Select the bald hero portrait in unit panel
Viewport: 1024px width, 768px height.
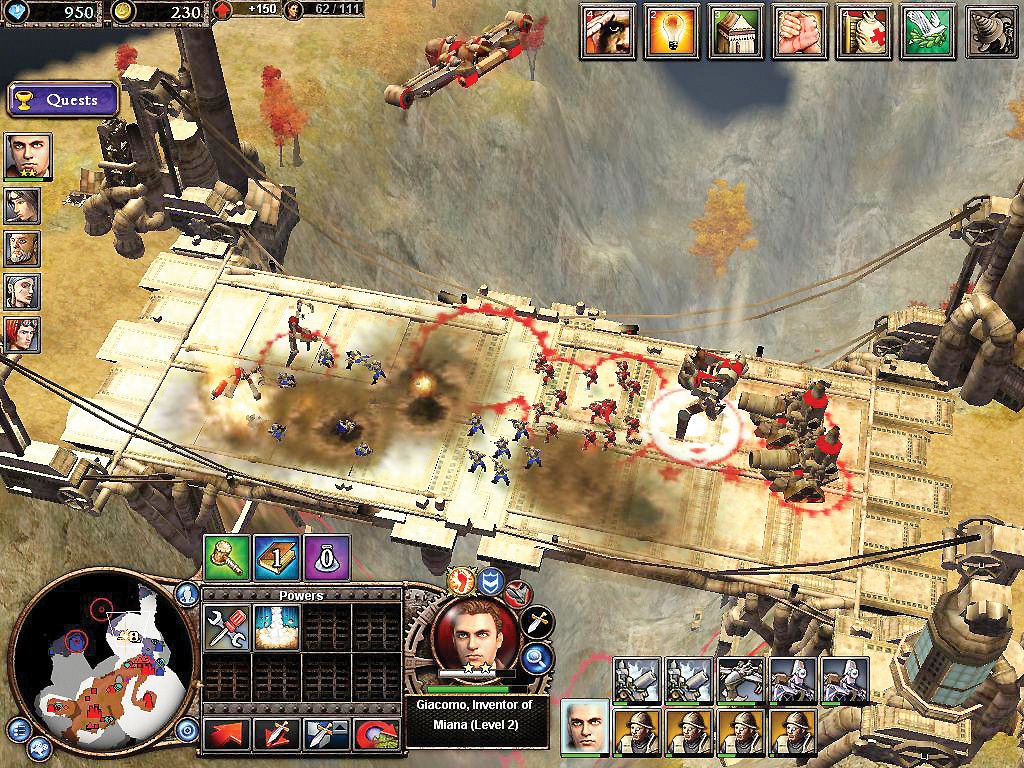586,725
